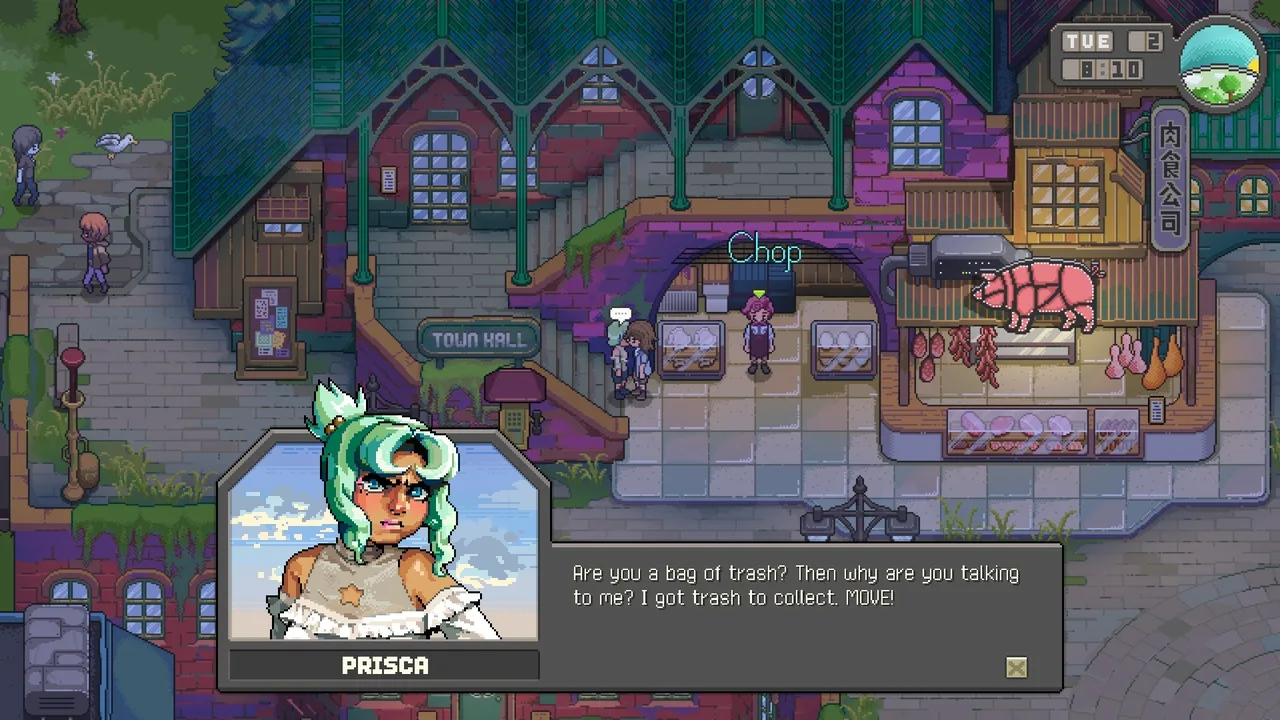
Task: Click the Town Hall sign
Action: [x=479, y=340]
